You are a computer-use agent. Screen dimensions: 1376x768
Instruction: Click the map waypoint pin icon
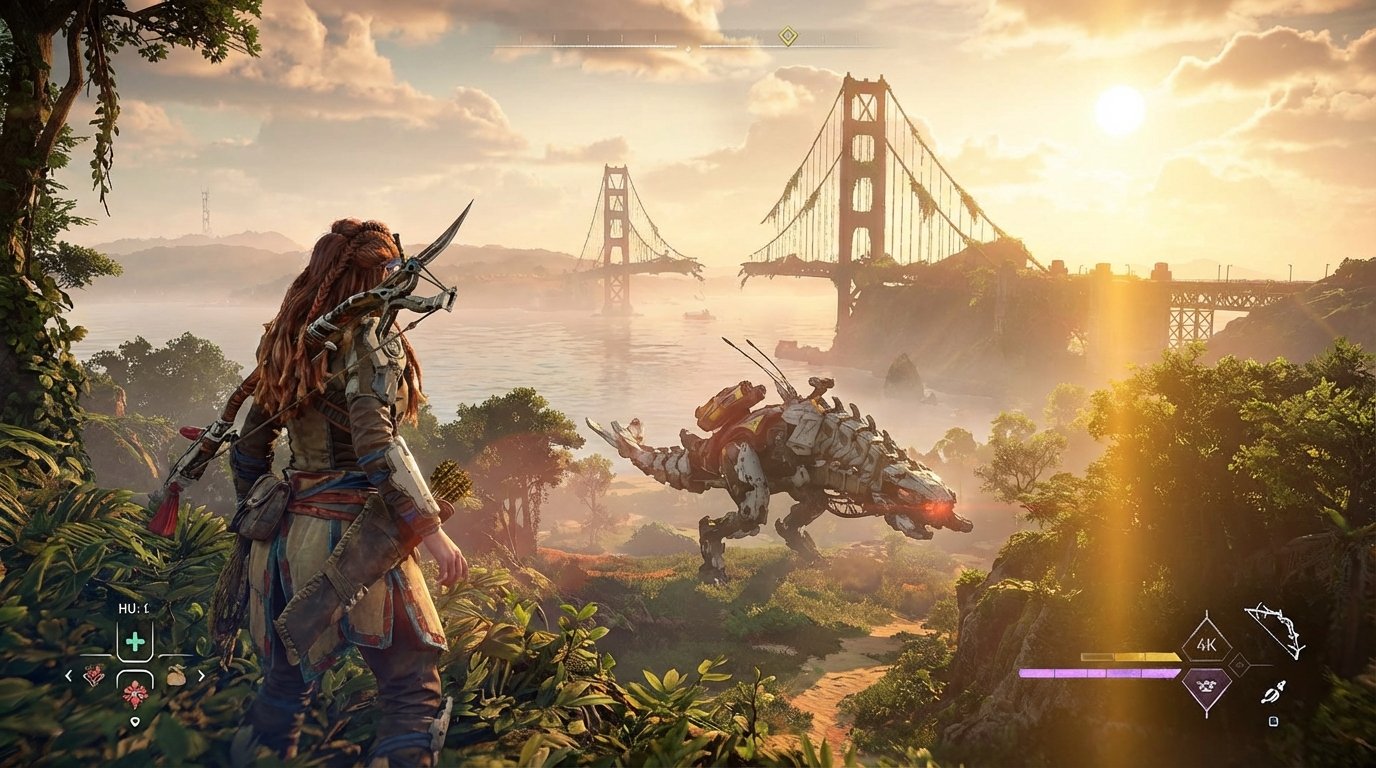(135, 722)
